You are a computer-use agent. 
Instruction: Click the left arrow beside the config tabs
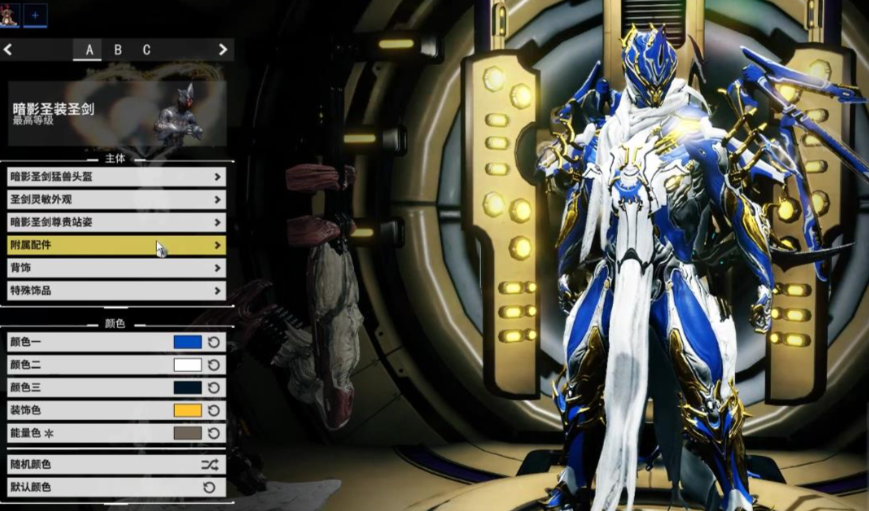tap(8, 49)
